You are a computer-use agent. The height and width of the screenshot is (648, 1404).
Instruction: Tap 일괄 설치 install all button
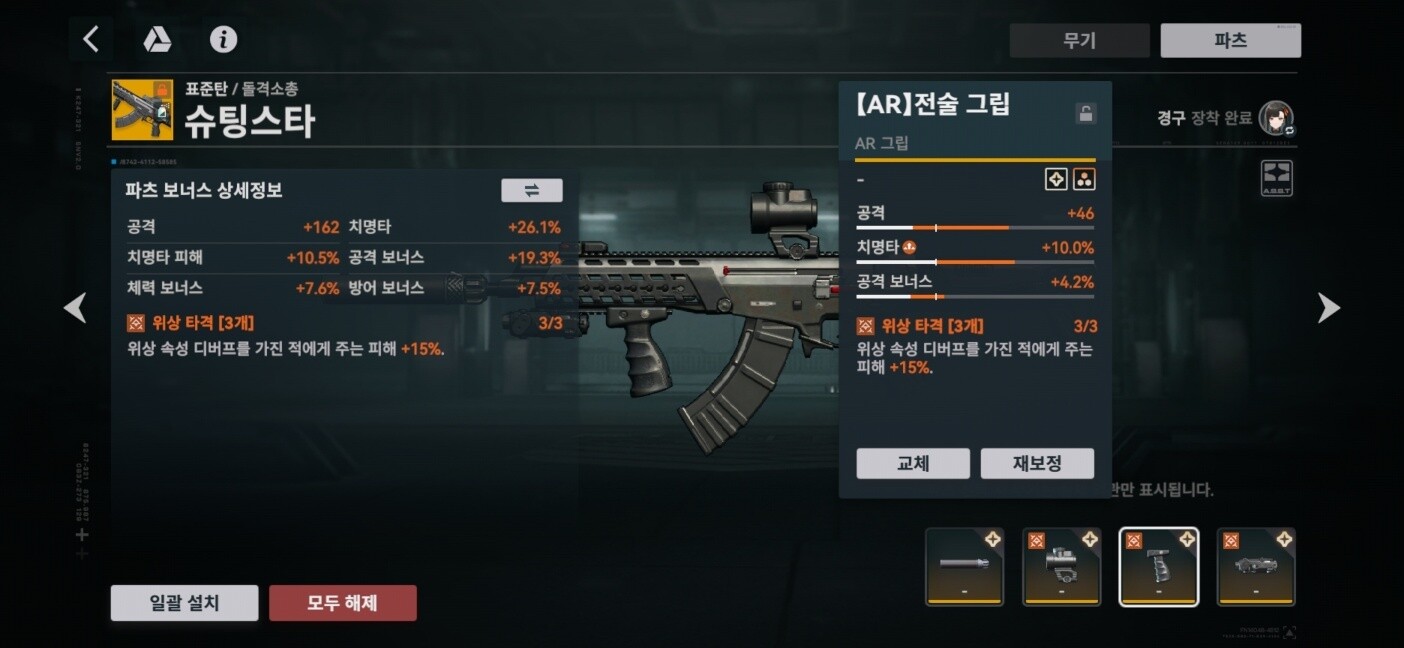click(x=184, y=603)
